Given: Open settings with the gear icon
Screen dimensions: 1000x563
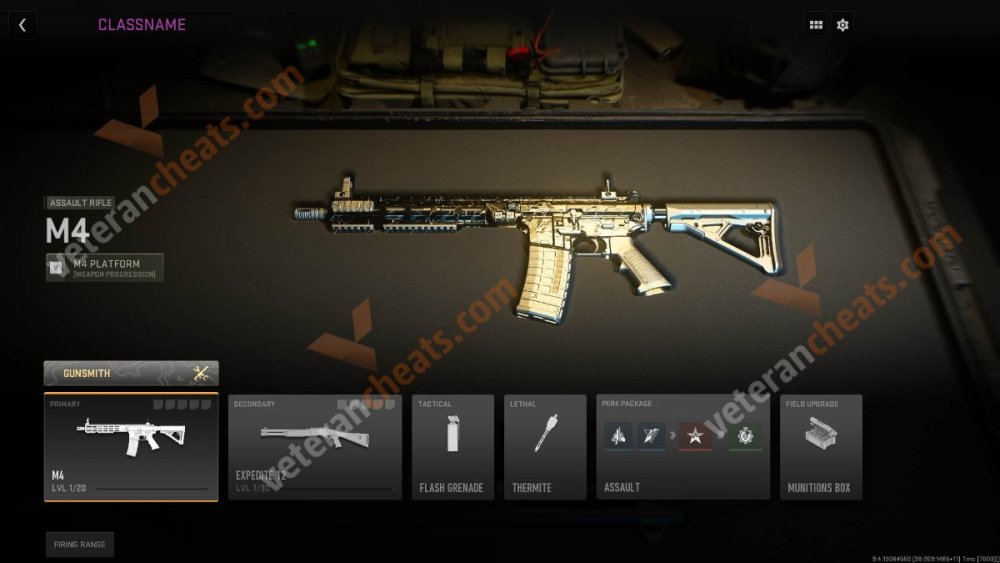Looking at the screenshot, I should (843, 25).
